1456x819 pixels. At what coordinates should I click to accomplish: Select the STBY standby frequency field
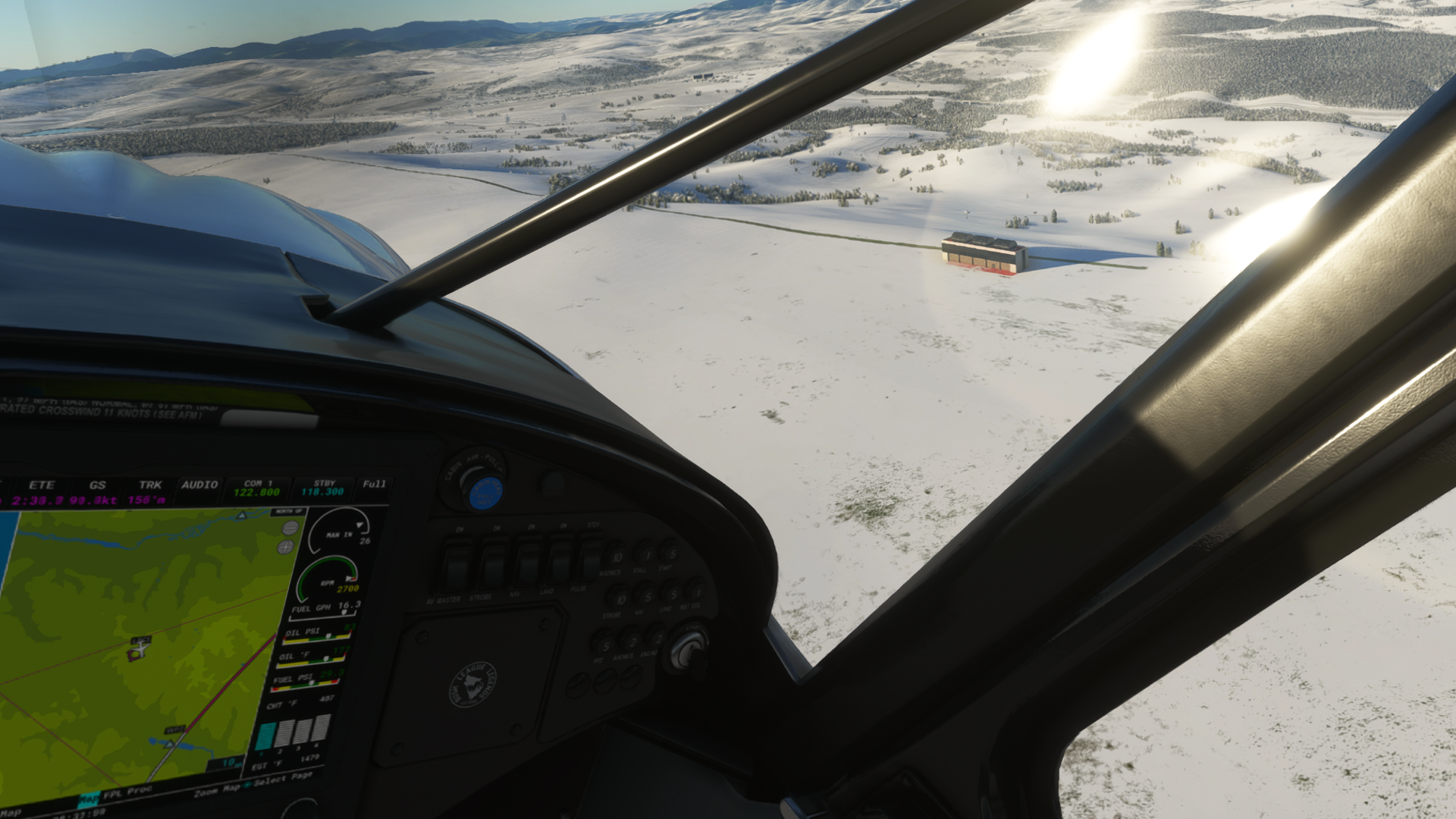[323, 488]
